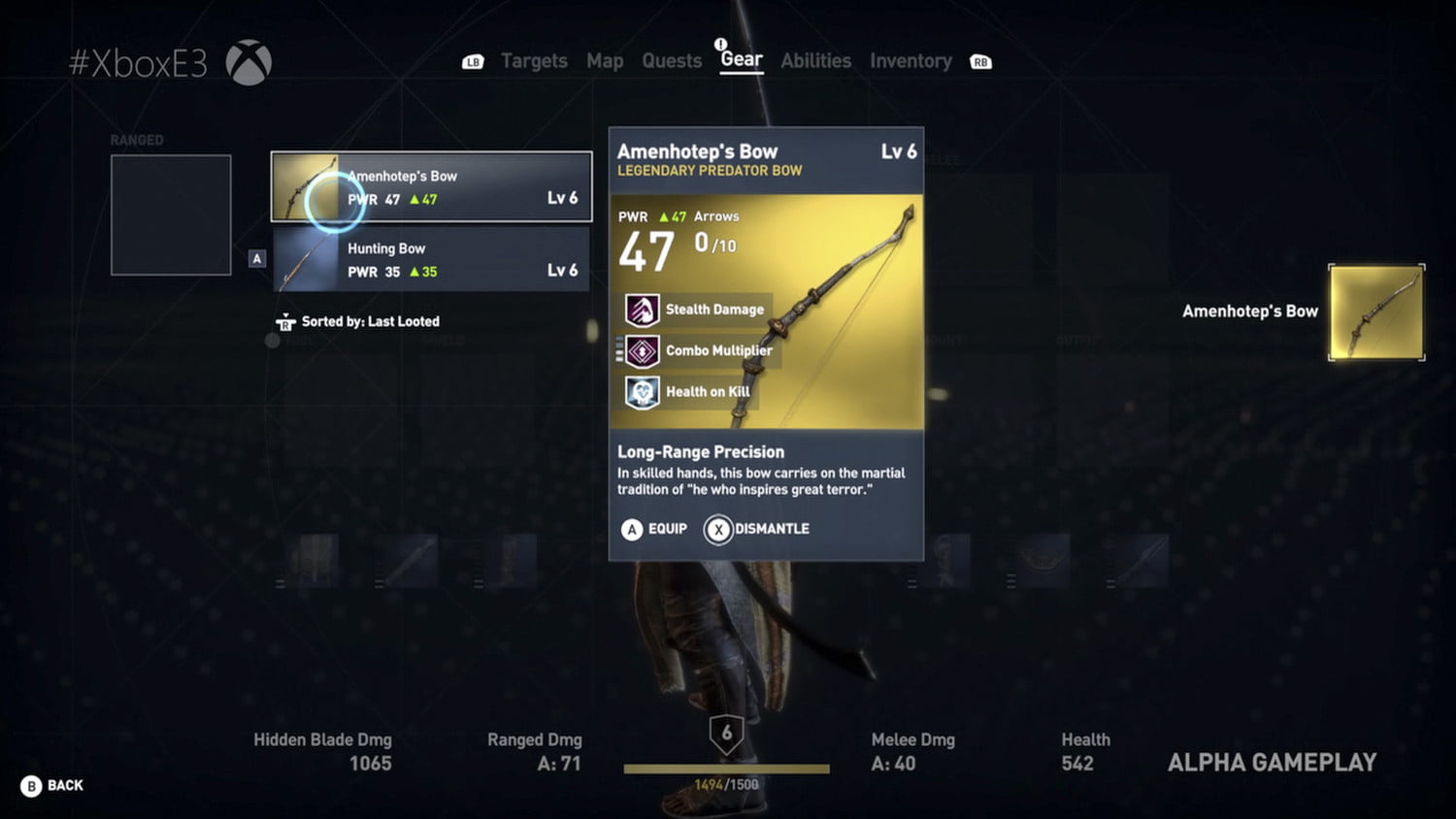Click the Combo Multiplier icon

coord(641,350)
